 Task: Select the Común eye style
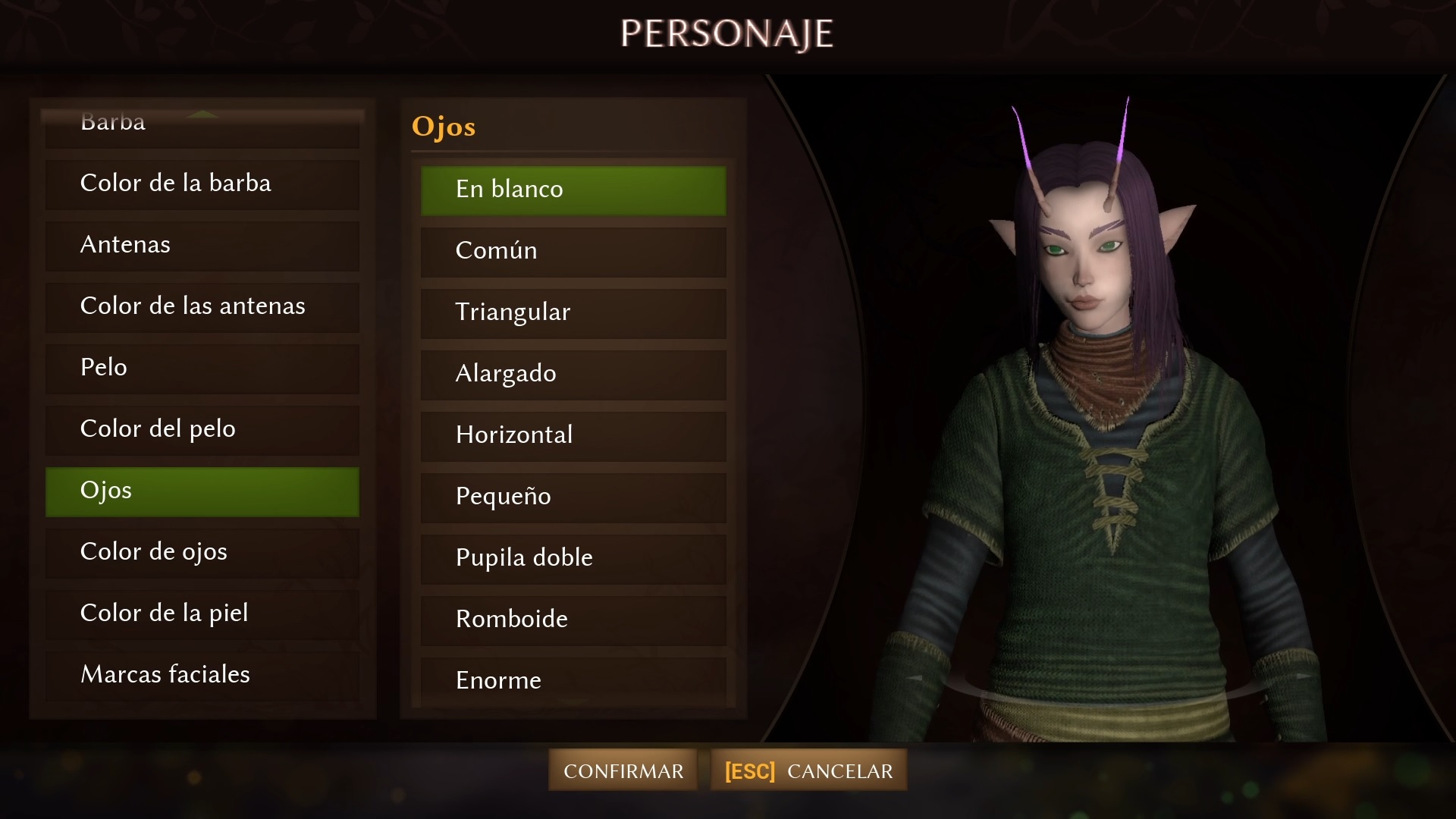point(573,251)
